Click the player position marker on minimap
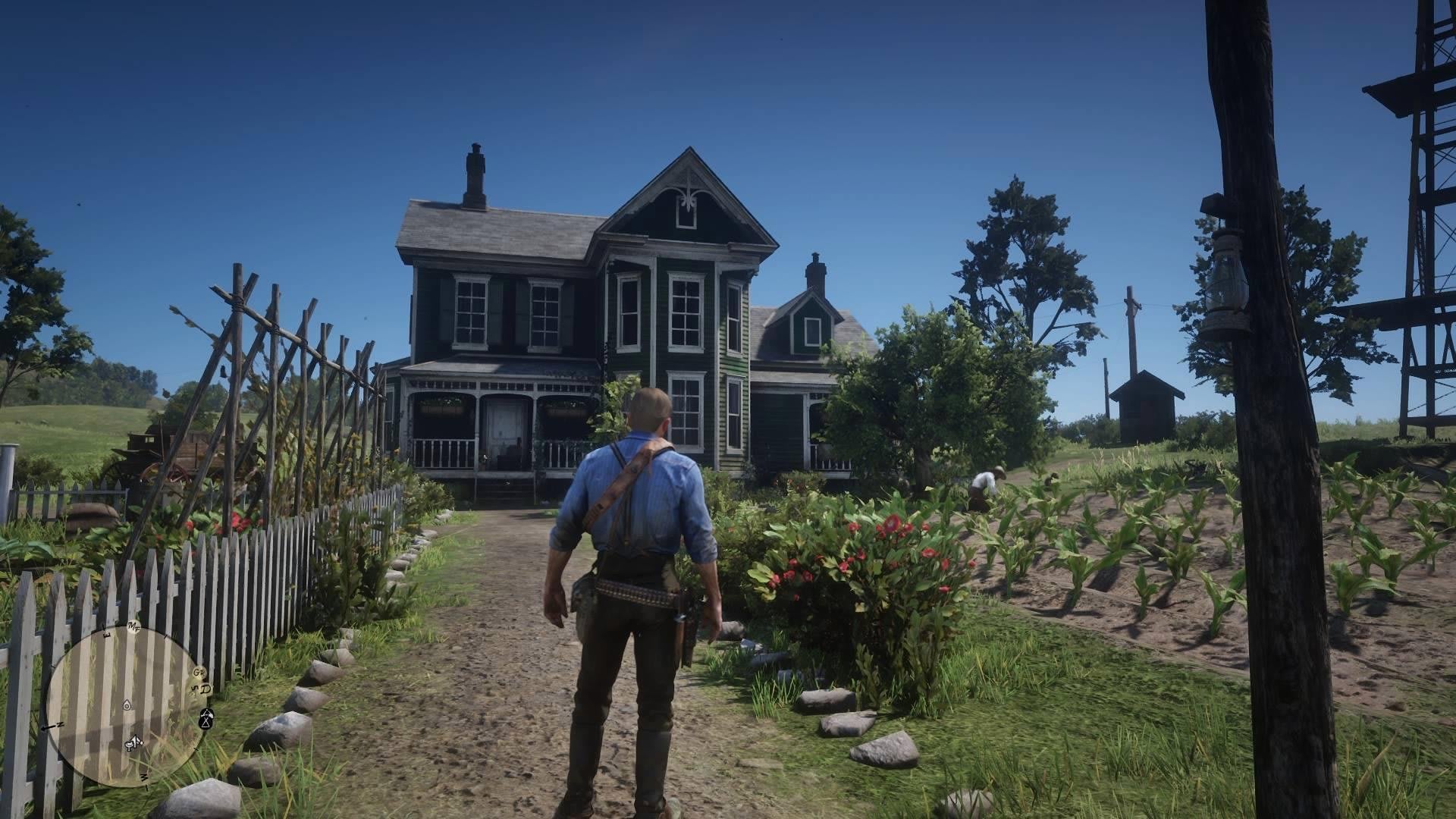Viewport: 1456px width, 819px height. coord(126,704)
